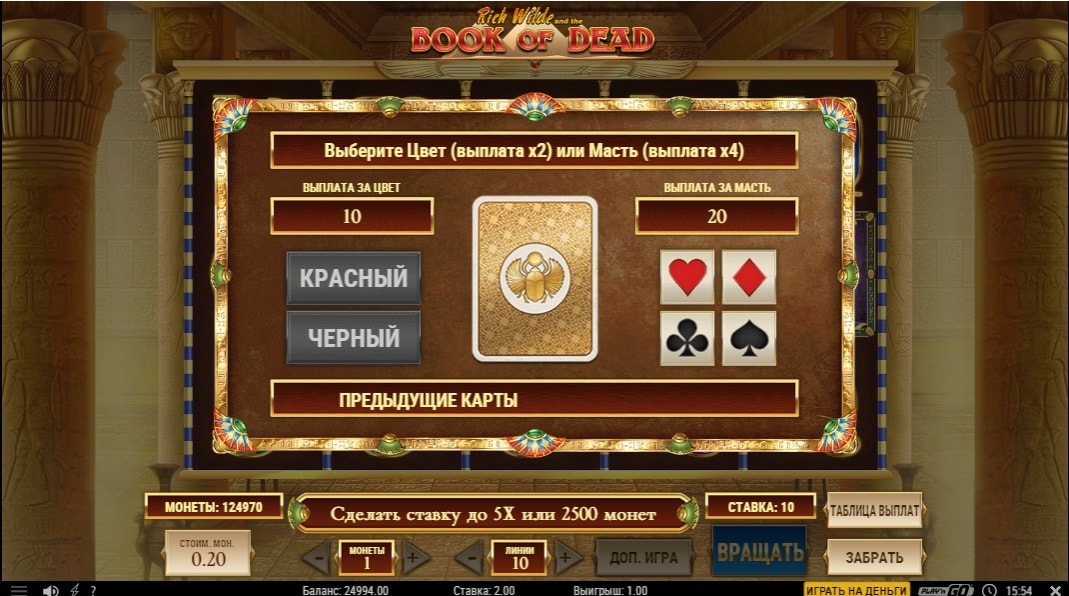Decrease the number of ЛИНИИ lines
The width and height of the screenshot is (1069, 596).
pos(469,557)
